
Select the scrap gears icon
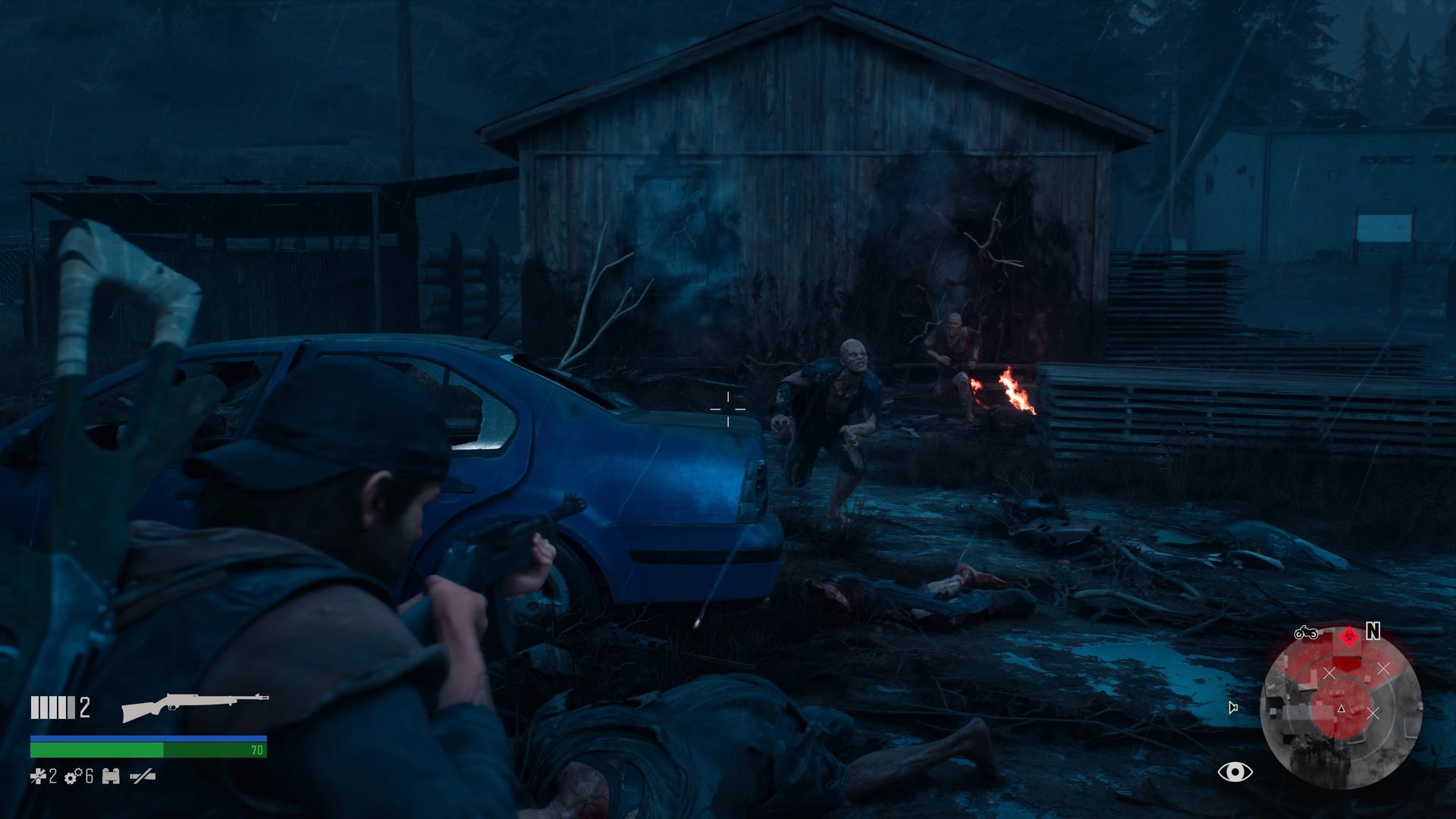[x=73, y=776]
